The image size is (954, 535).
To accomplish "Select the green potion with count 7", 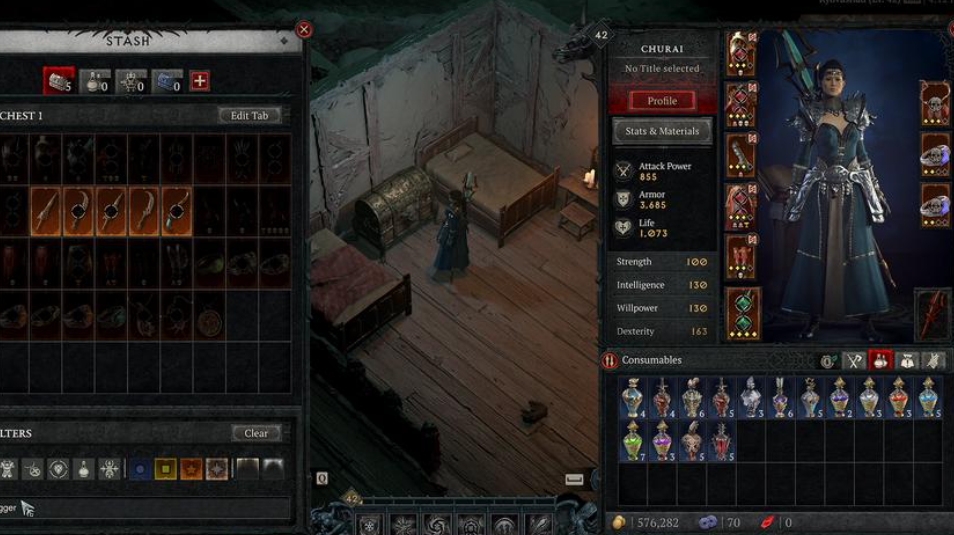I will coord(632,440).
